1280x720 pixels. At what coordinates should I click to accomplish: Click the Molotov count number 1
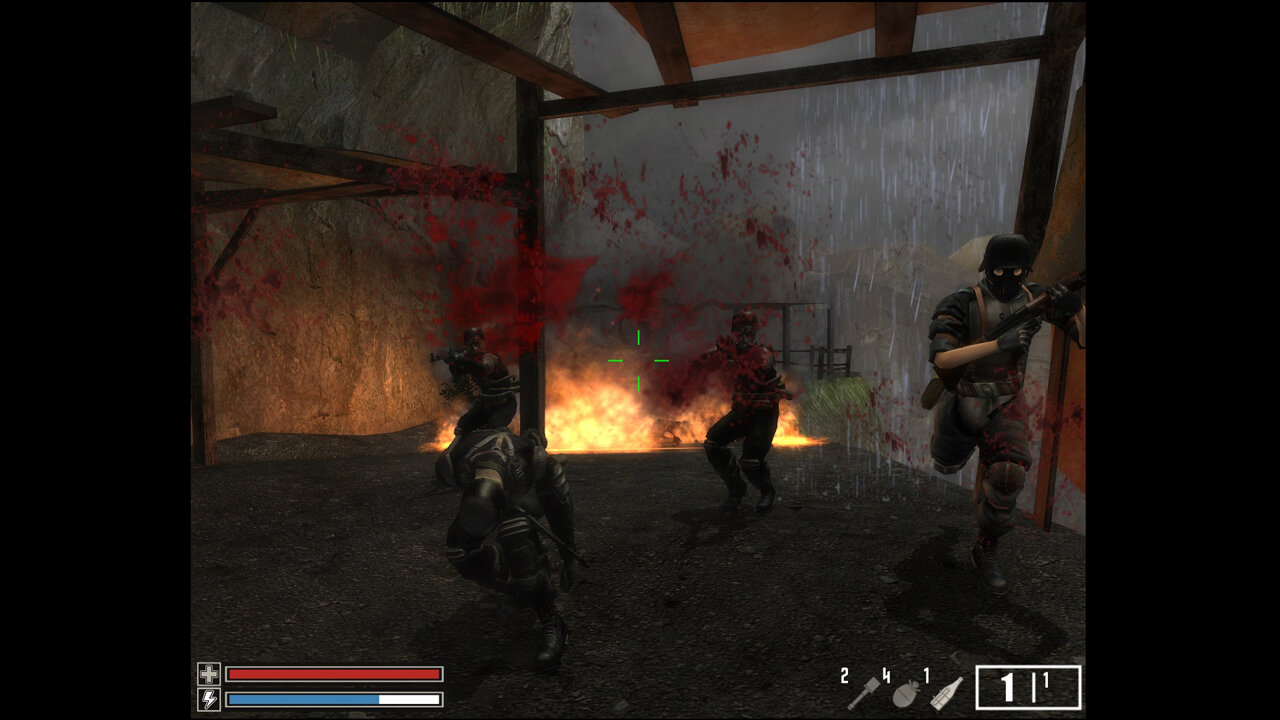[926, 674]
